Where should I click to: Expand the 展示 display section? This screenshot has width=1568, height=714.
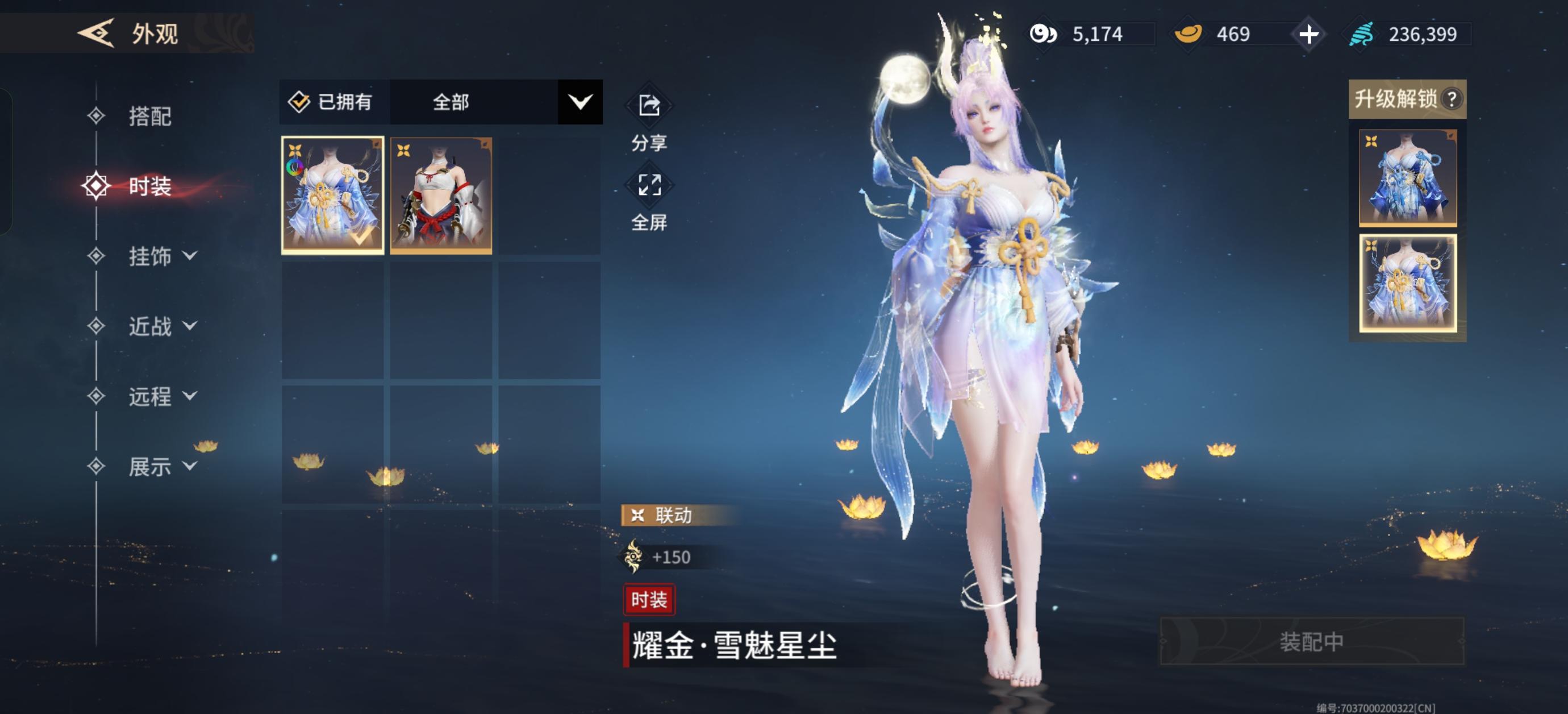point(150,467)
